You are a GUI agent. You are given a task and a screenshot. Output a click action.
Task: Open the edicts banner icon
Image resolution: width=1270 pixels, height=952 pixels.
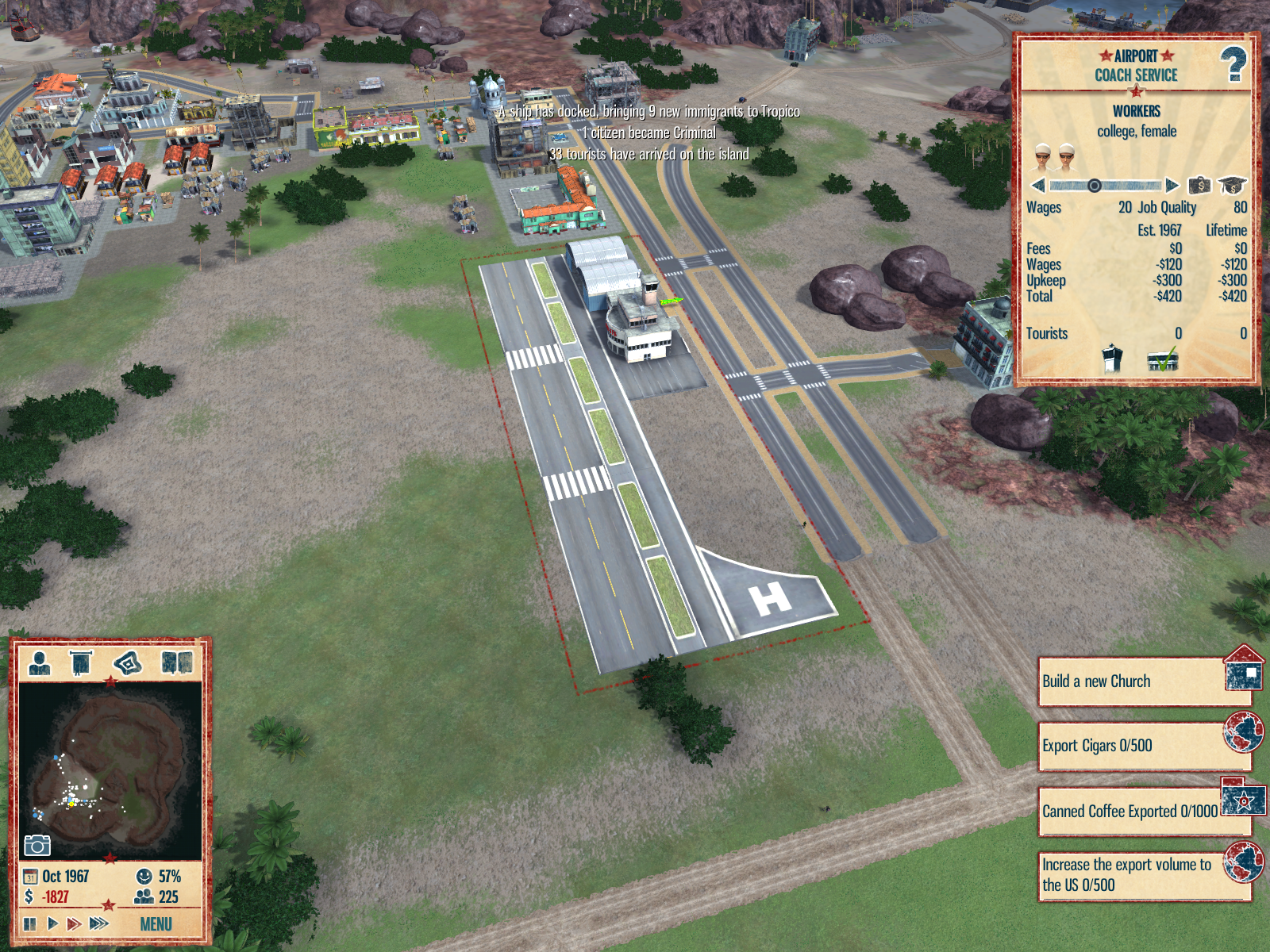[81, 662]
